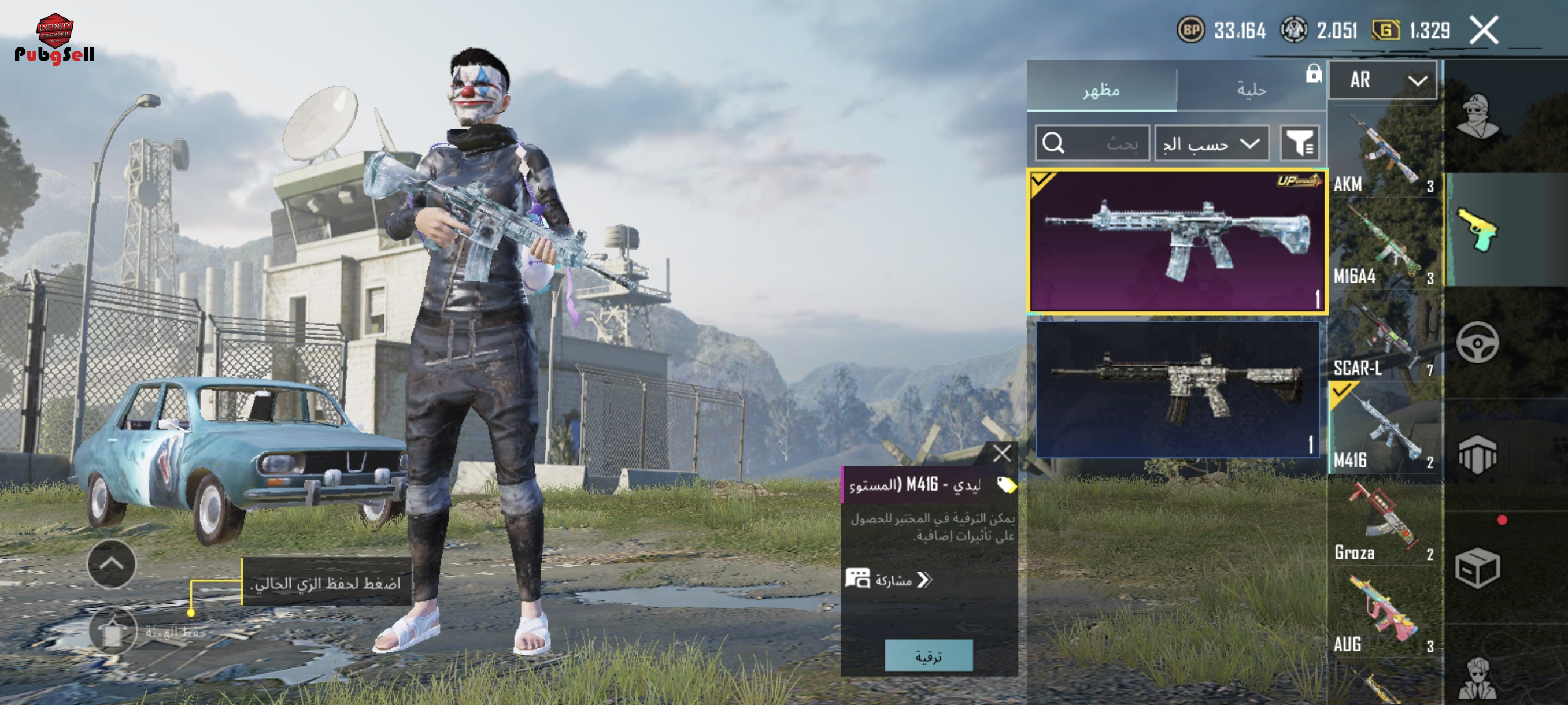Share the skin via مشاركة
The image size is (1568, 705).
(x=889, y=580)
